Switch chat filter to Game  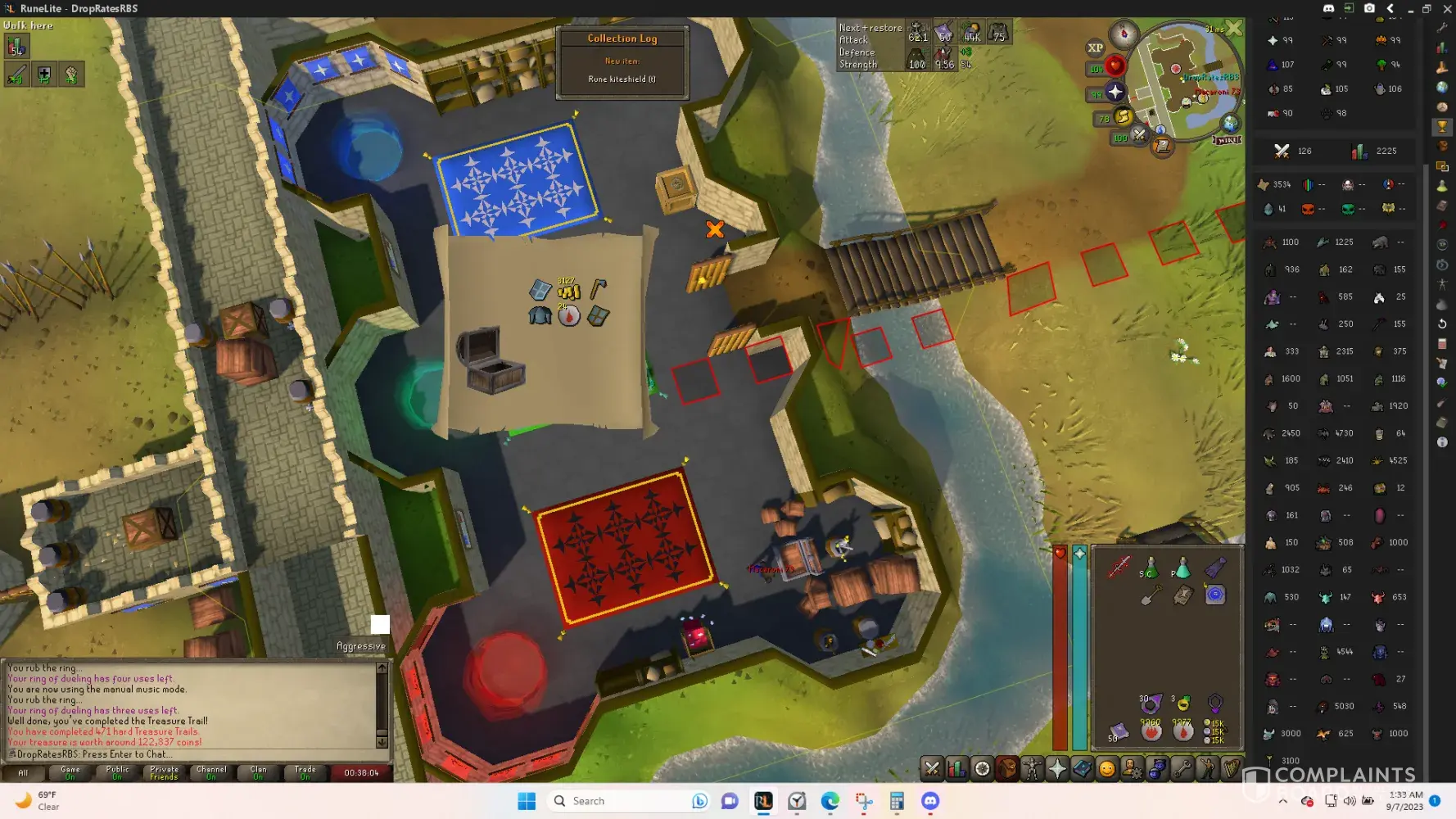point(70,772)
